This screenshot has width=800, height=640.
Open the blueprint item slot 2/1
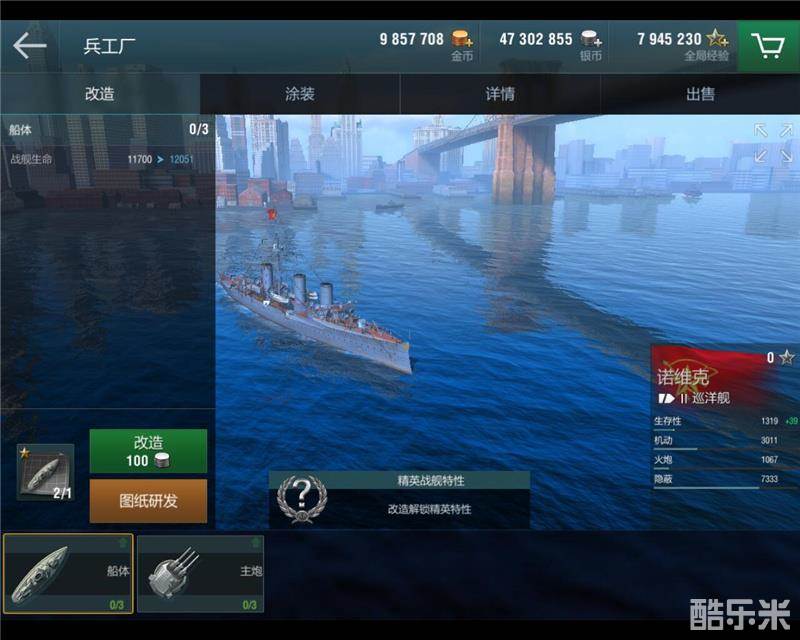(46, 472)
